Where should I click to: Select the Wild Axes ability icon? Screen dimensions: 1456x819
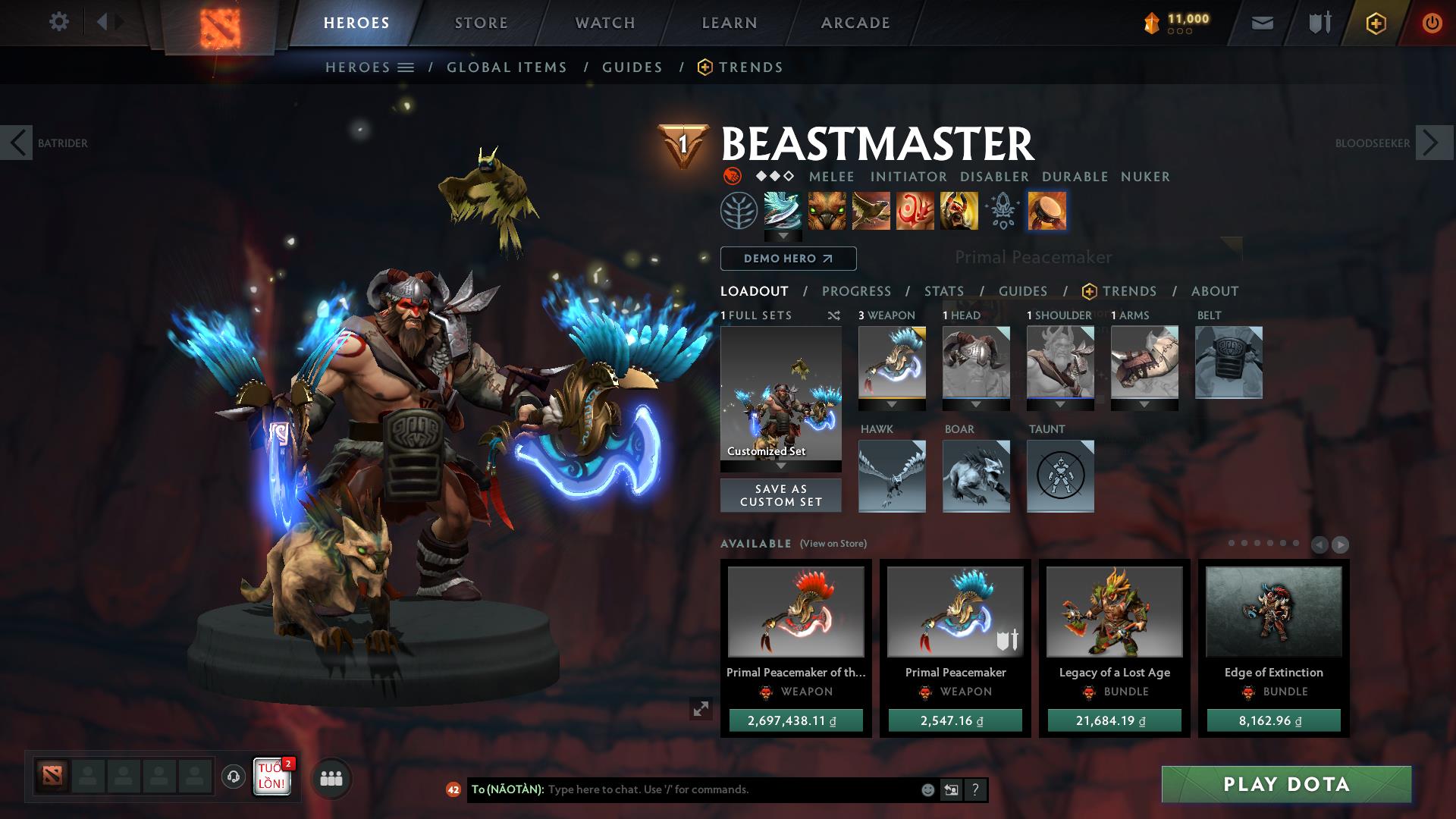pos(783,212)
